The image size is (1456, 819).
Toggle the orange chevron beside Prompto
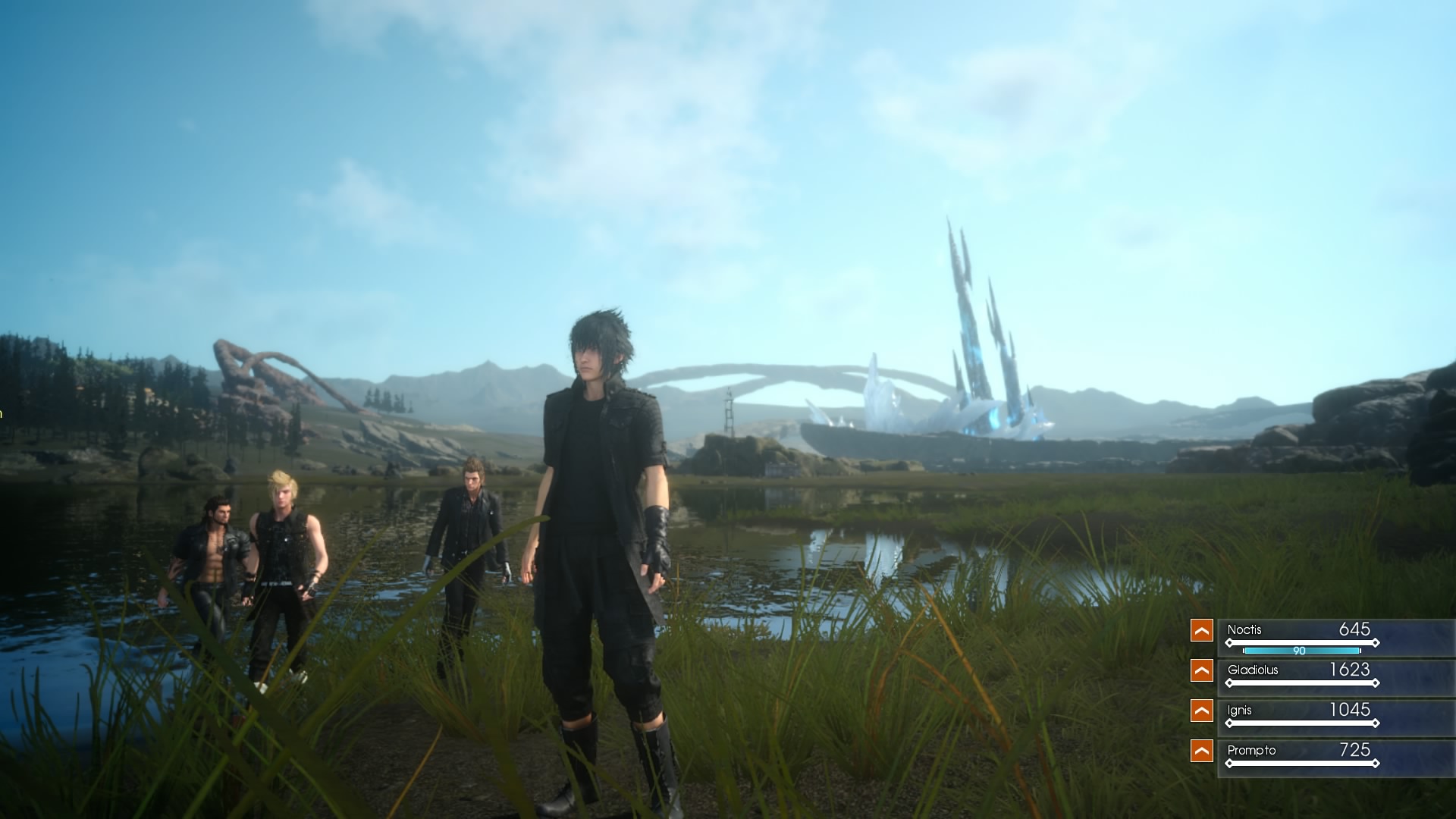tap(1201, 751)
